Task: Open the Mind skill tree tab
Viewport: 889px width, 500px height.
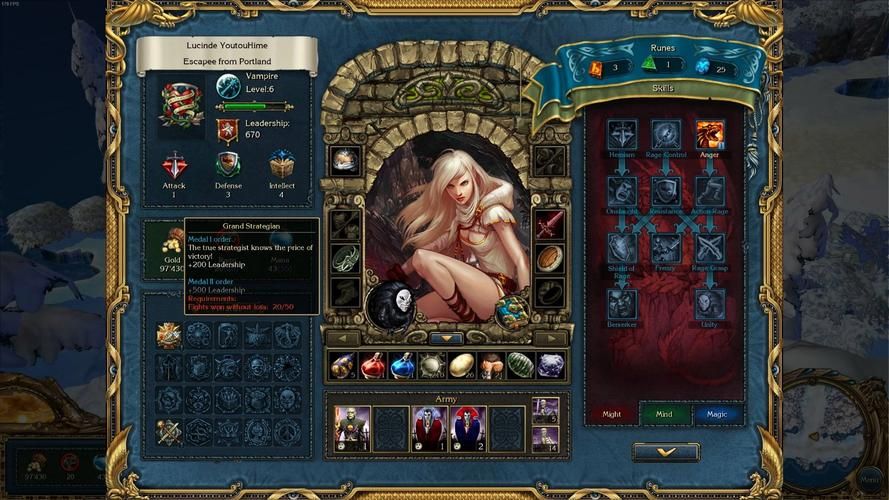Action: [664, 414]
